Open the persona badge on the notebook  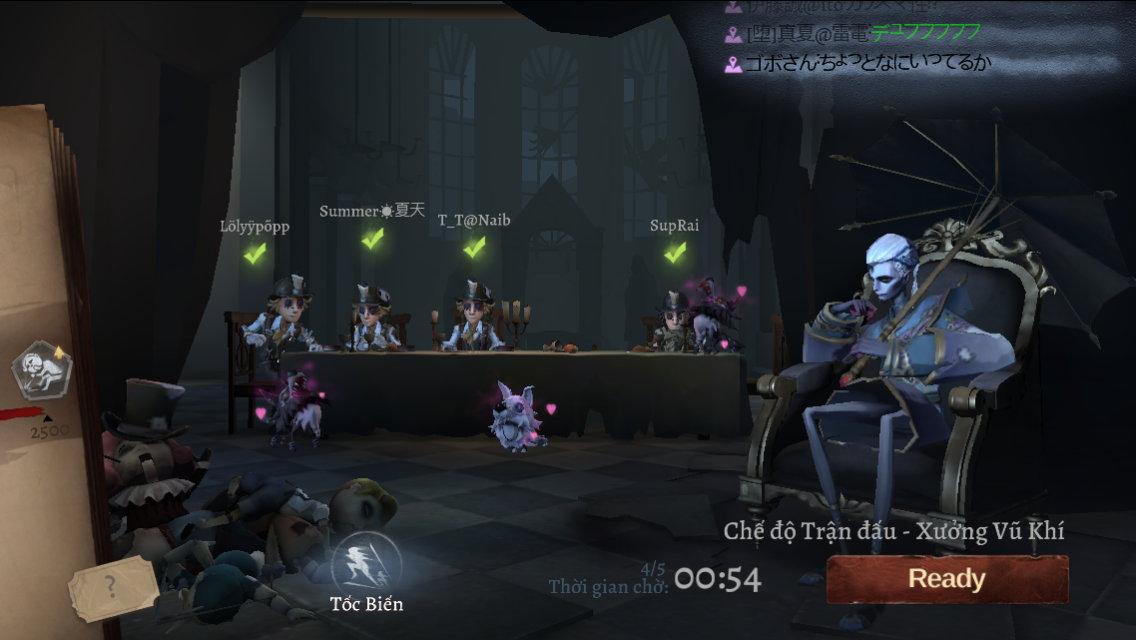[41, 369]
